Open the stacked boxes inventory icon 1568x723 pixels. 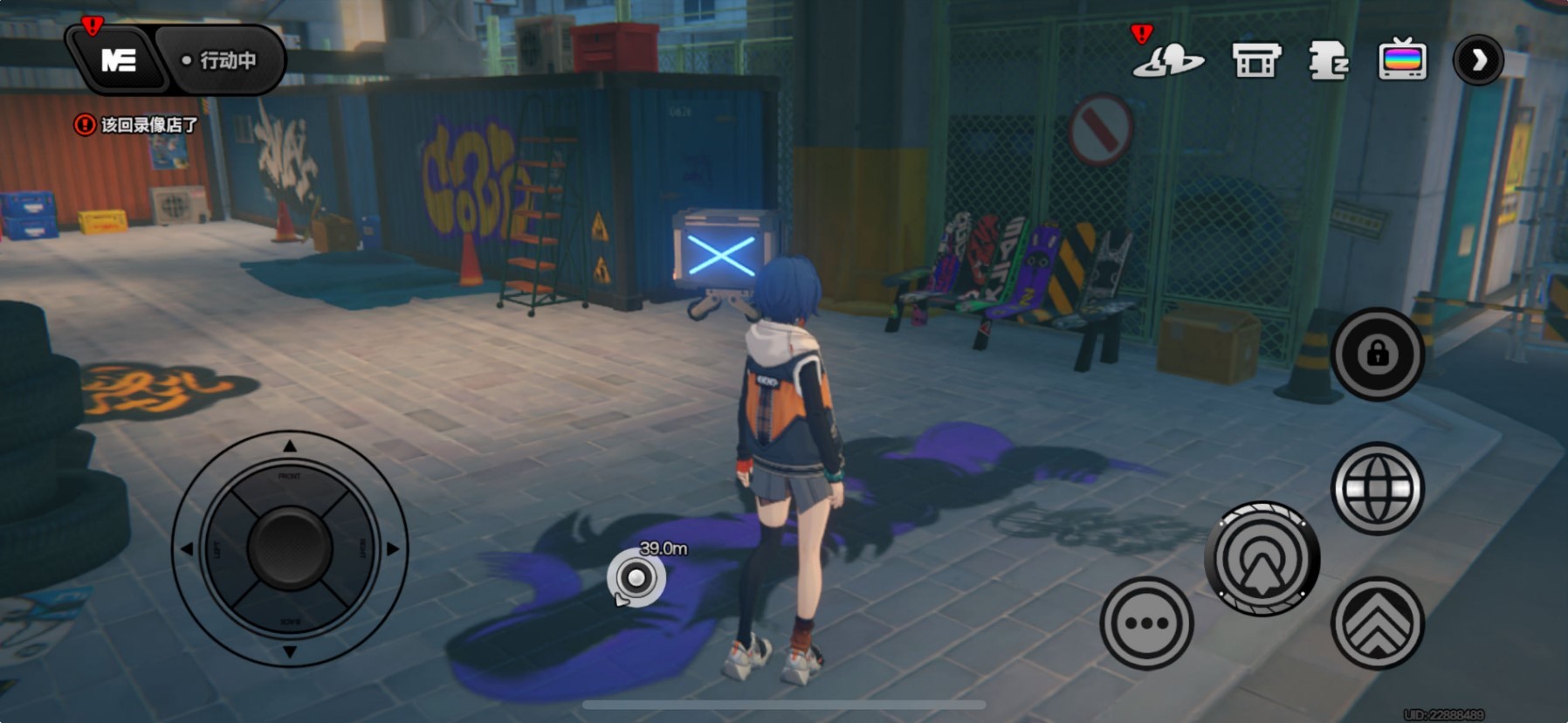1328,60
